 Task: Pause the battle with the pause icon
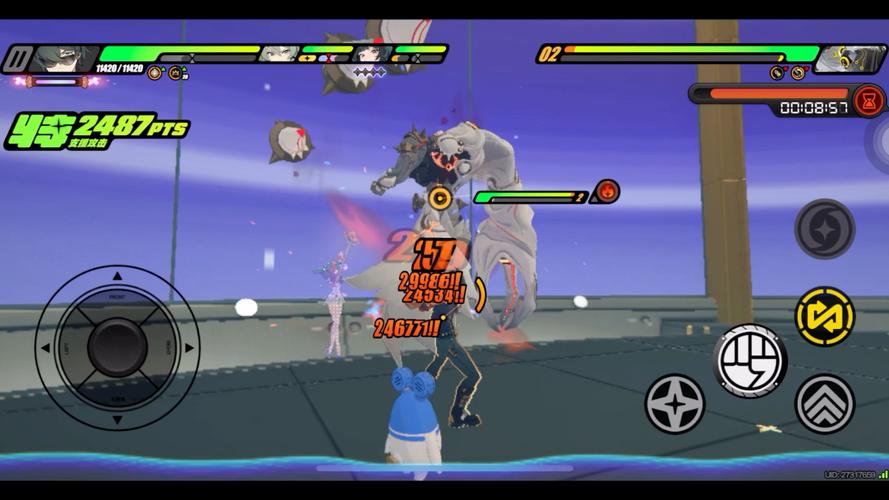pos(15,60)
